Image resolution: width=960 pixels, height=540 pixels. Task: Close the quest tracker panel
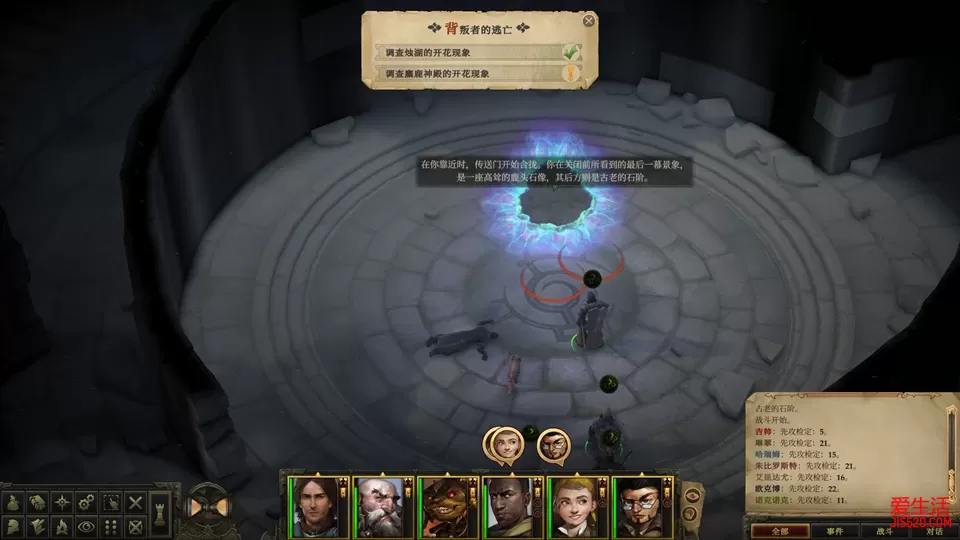pos(588,20)
